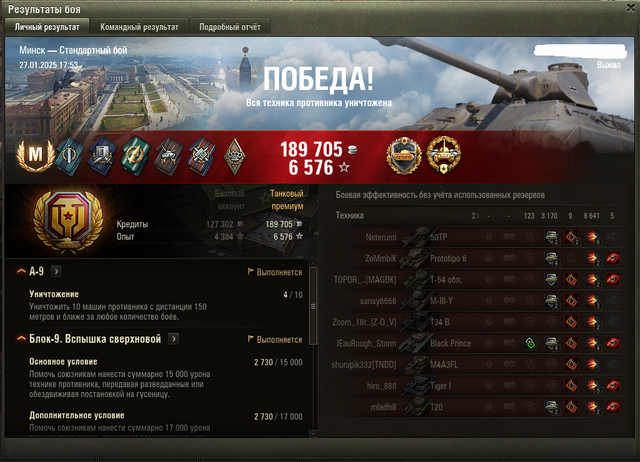Switch to the Командный результат tab
The width and height of the screenshot is (640, 462).
pos(139,27)
